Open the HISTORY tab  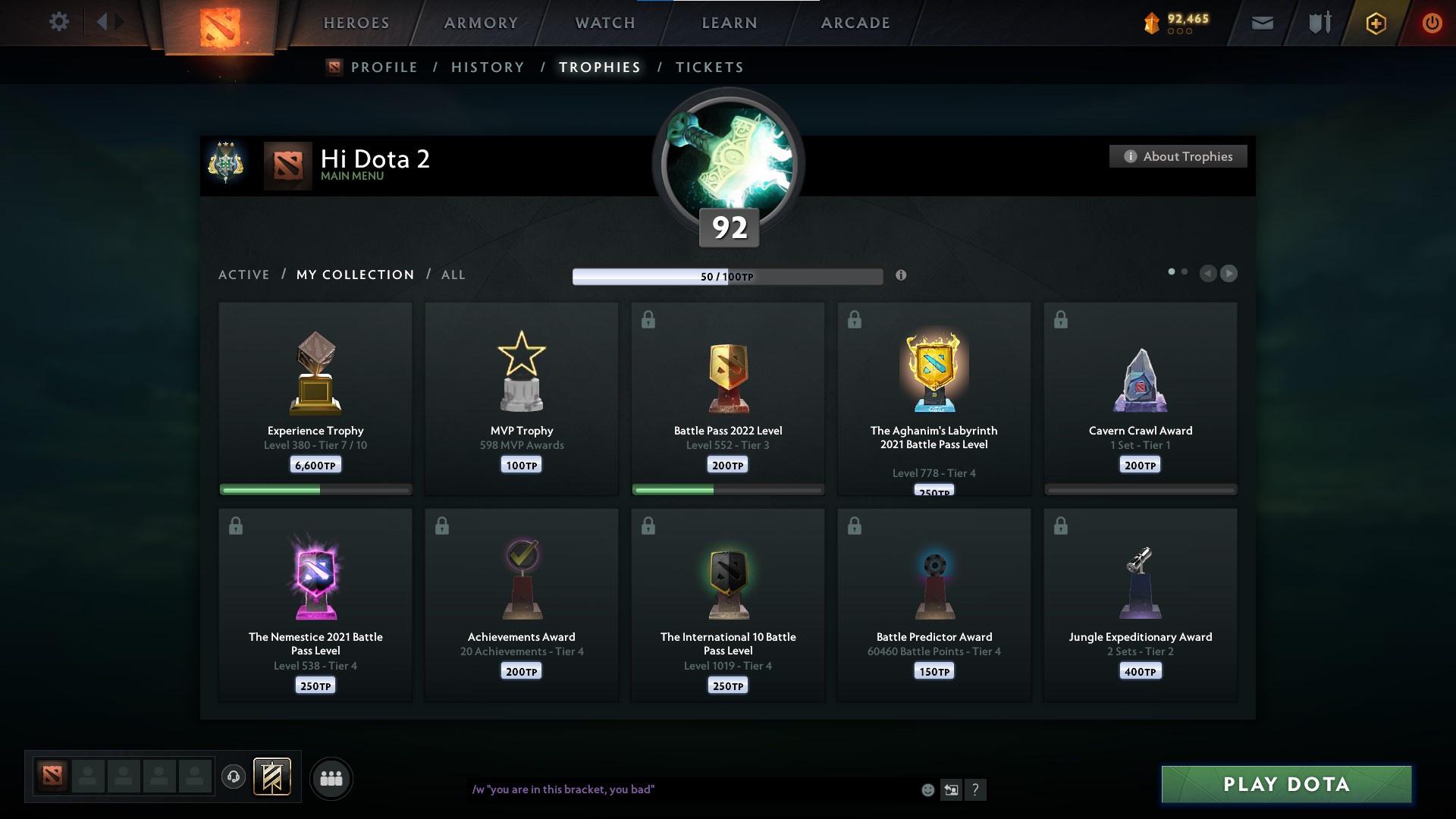(x=487, y=67)
